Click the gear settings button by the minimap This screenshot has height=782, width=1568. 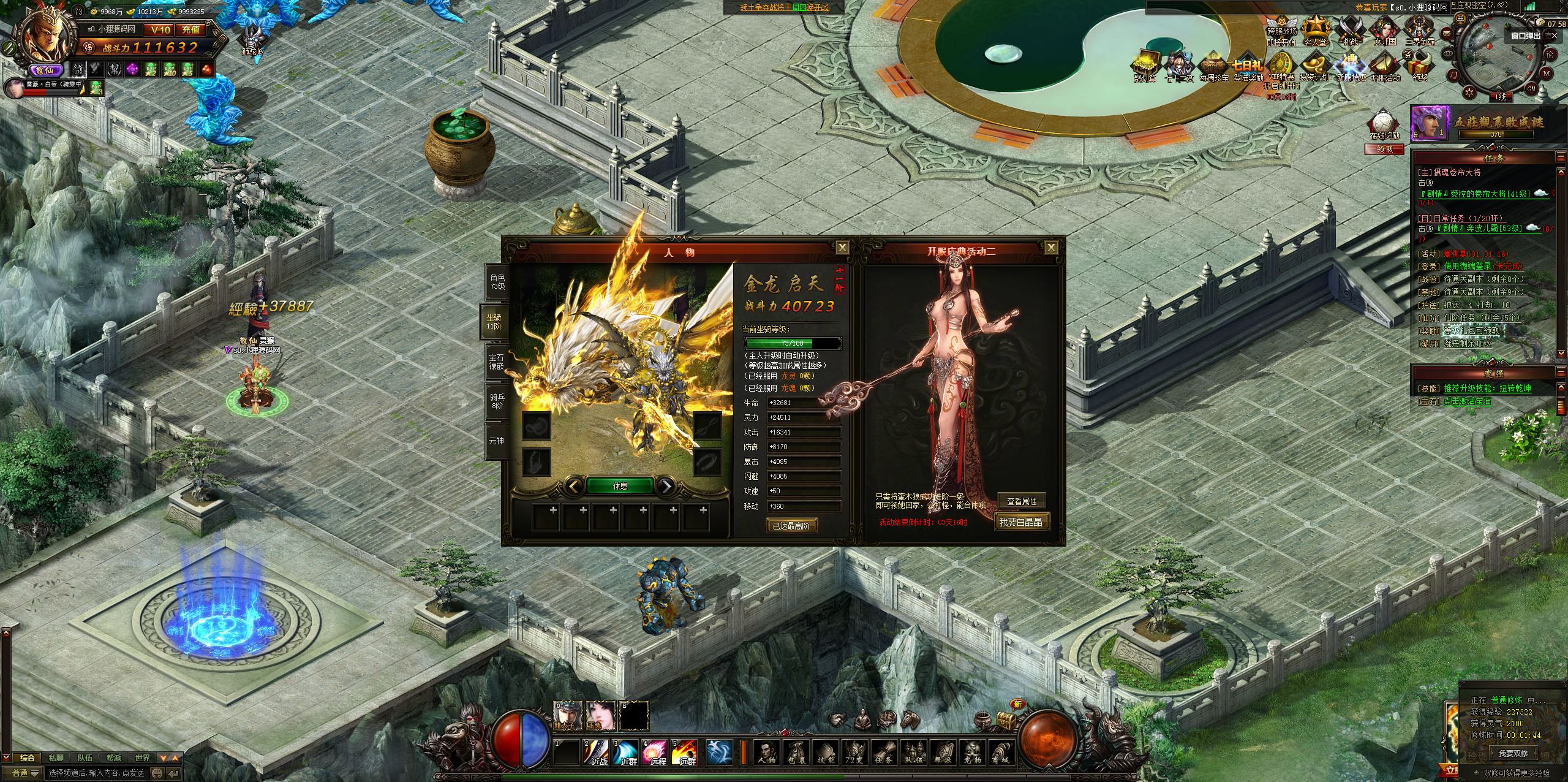[x=1469, y=93]
